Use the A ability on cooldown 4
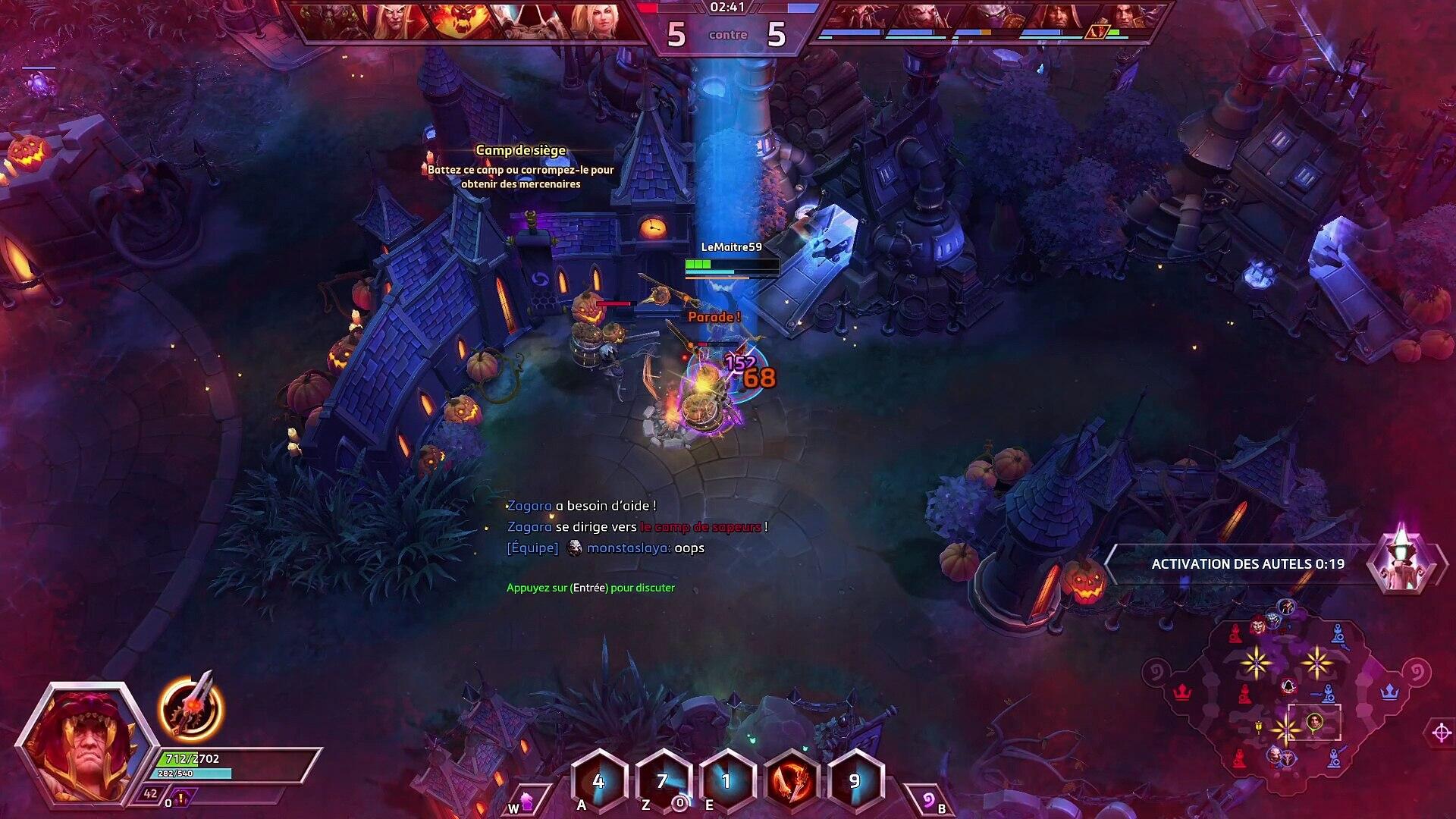The image size is (1456, 819). 599,781
